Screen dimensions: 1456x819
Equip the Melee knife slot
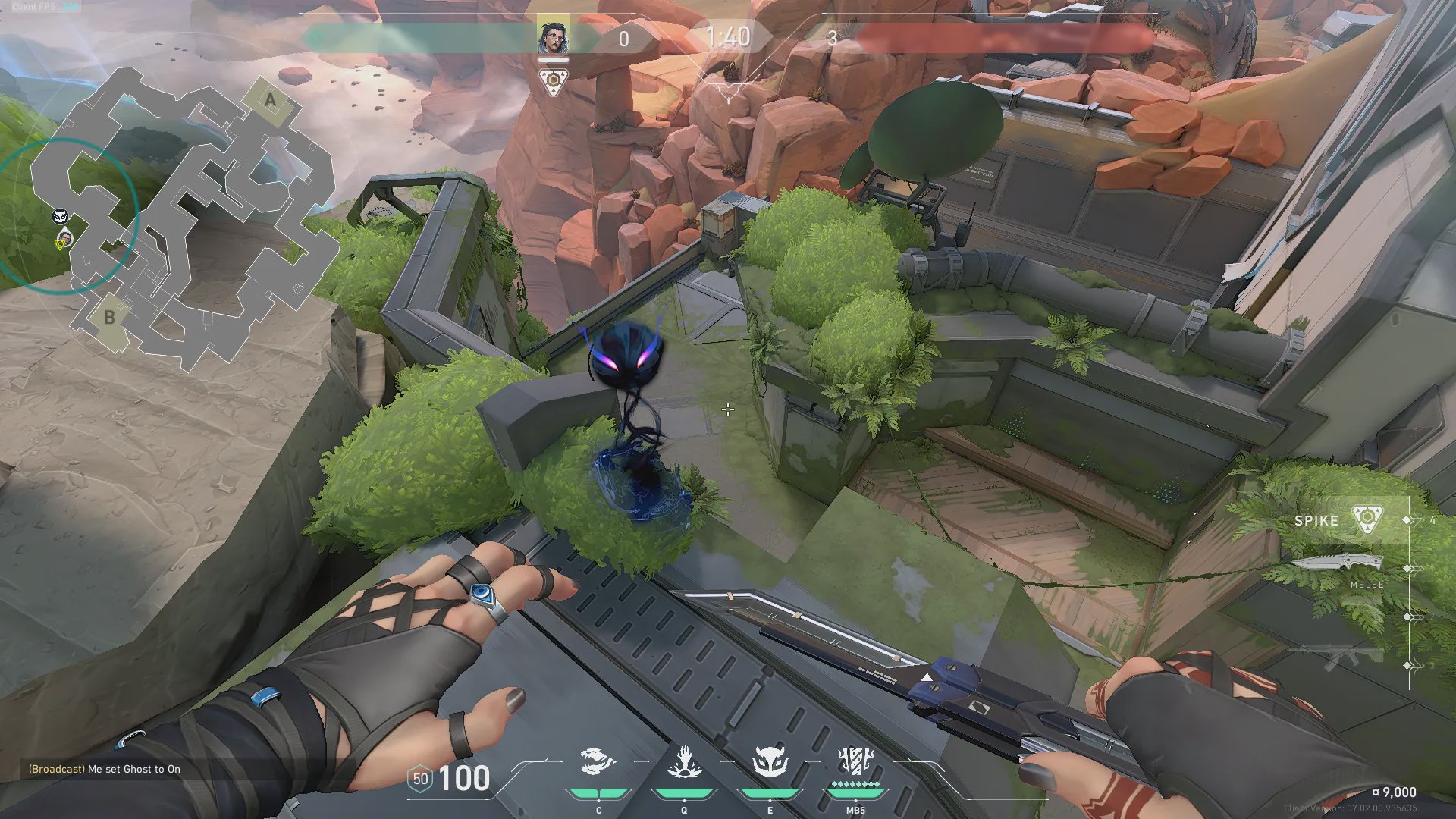1338,565
